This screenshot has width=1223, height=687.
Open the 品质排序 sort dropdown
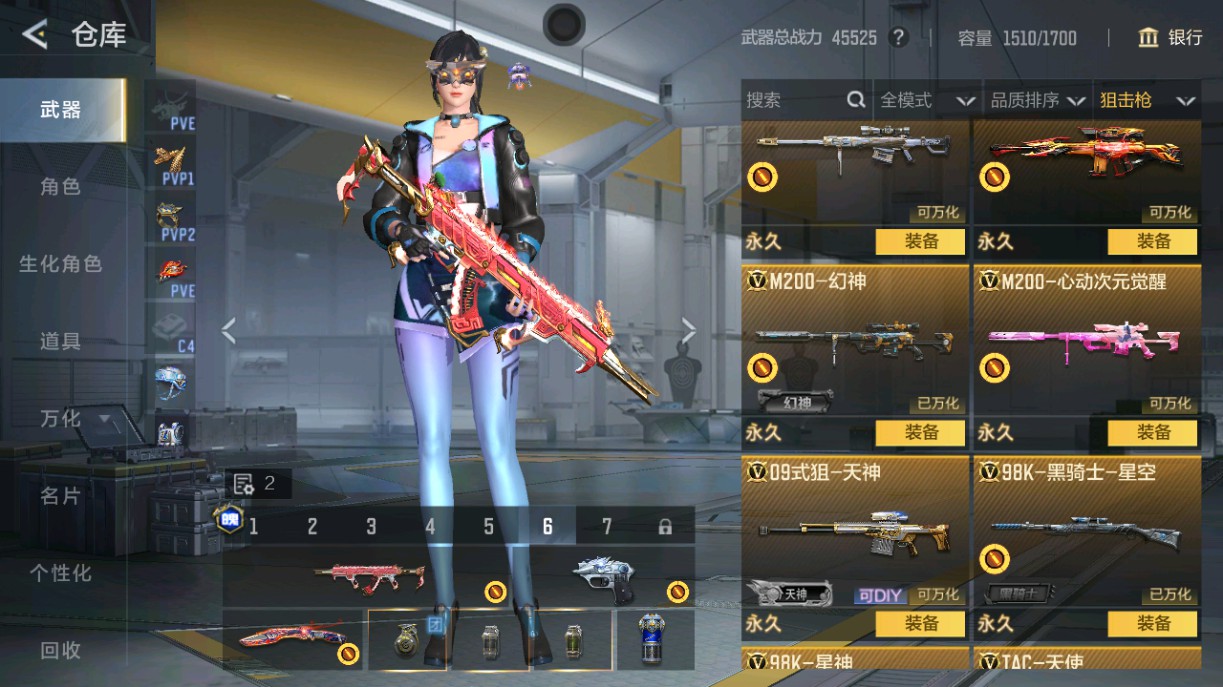pos(1037,100)
